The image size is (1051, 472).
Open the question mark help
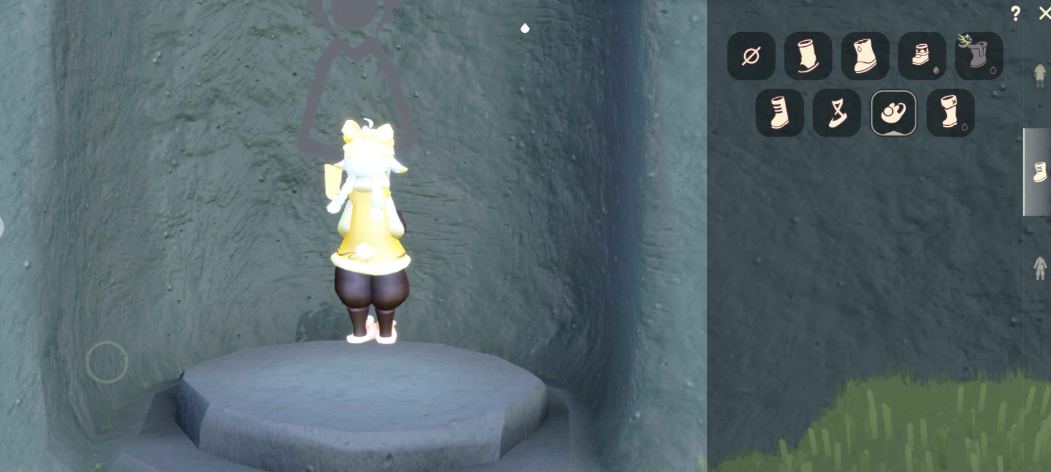coord(1015,14)
